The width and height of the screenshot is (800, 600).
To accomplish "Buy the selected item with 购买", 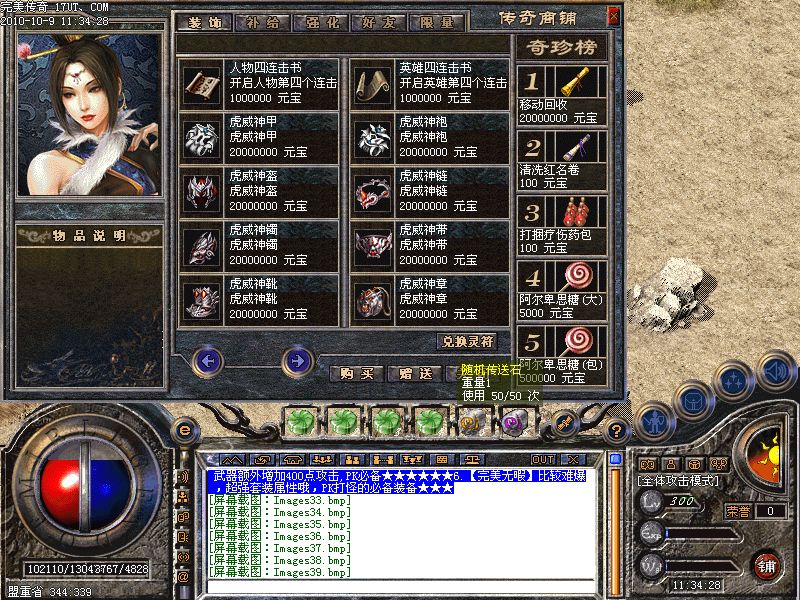I will click(357, 374).
